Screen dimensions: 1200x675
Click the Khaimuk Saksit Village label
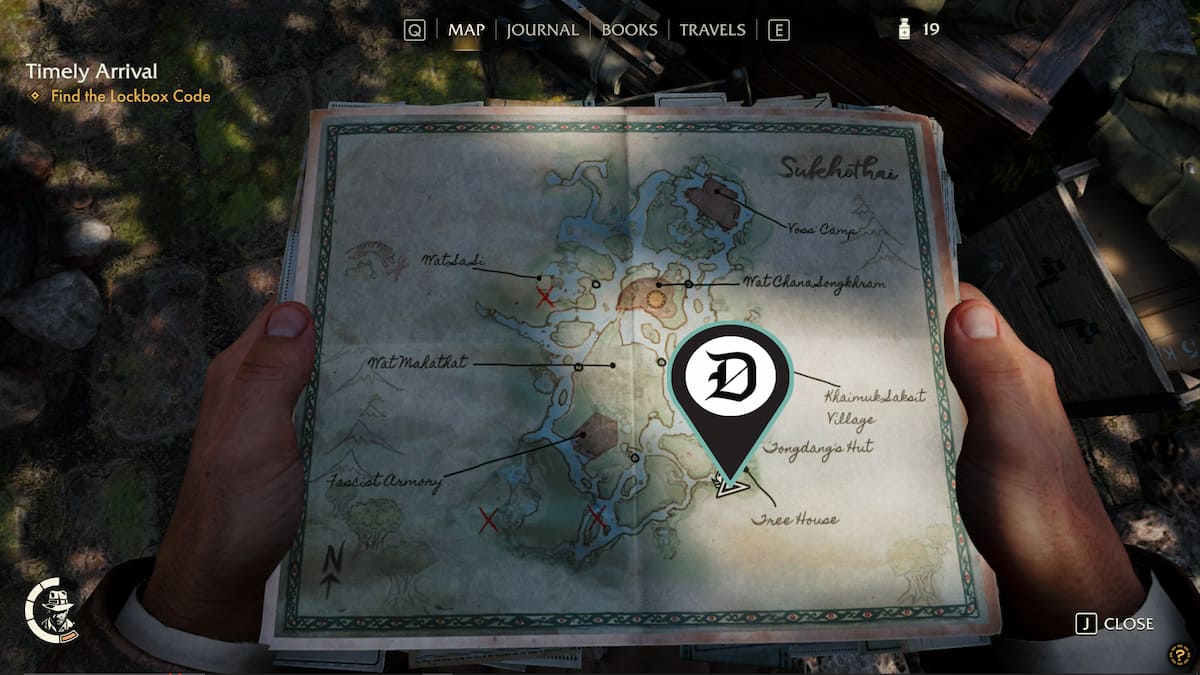(874, 407)
